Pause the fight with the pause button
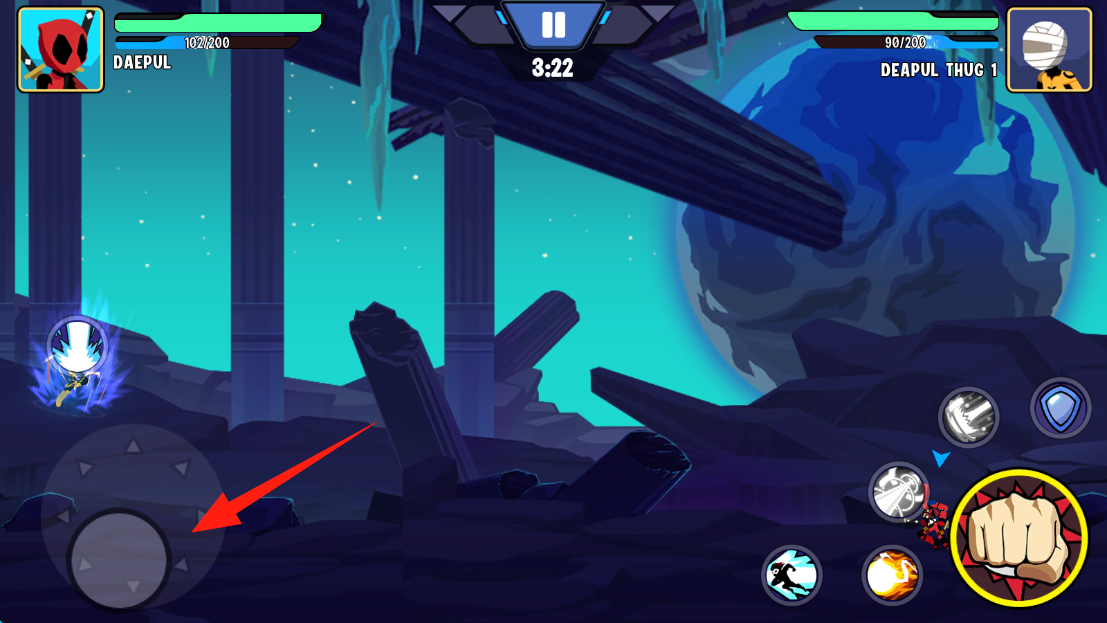The height and width of the screenshot is (623, 1107). tap(553, 25)
